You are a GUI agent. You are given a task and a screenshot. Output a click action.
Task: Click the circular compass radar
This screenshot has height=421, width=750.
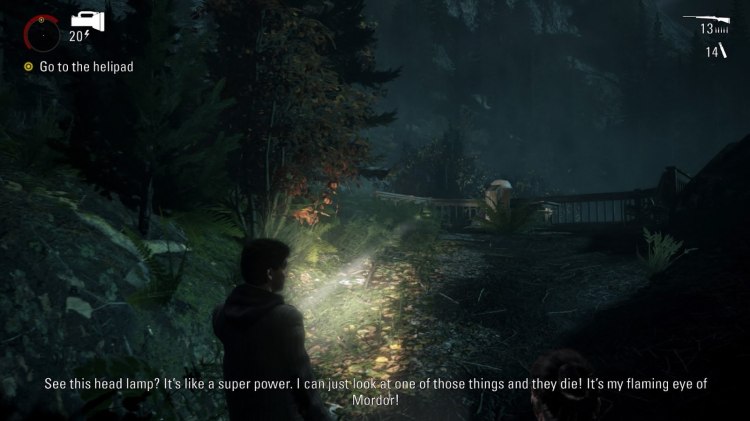click(42, 35)
